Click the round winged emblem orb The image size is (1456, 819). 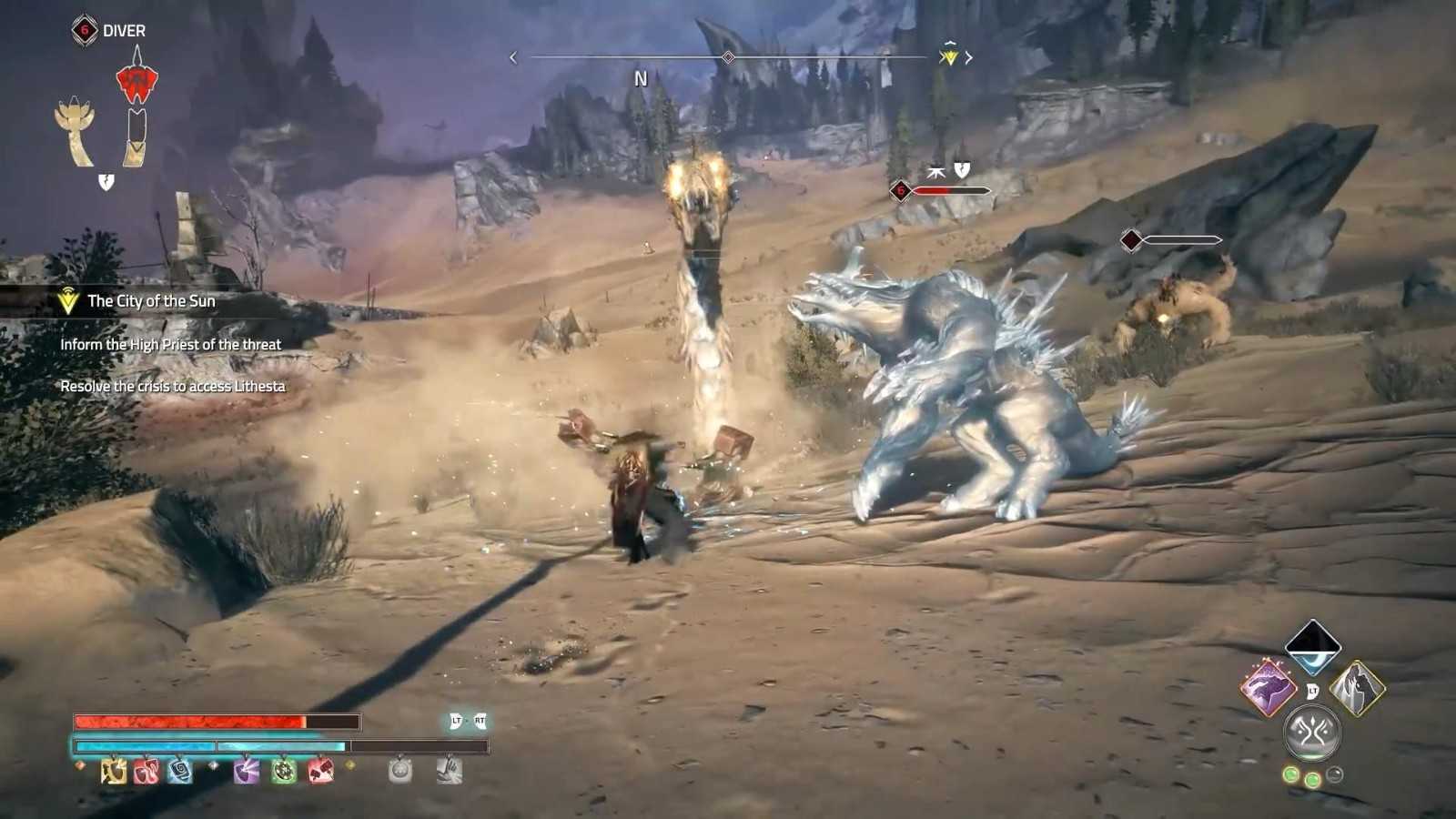click(x=1312, y=732)
